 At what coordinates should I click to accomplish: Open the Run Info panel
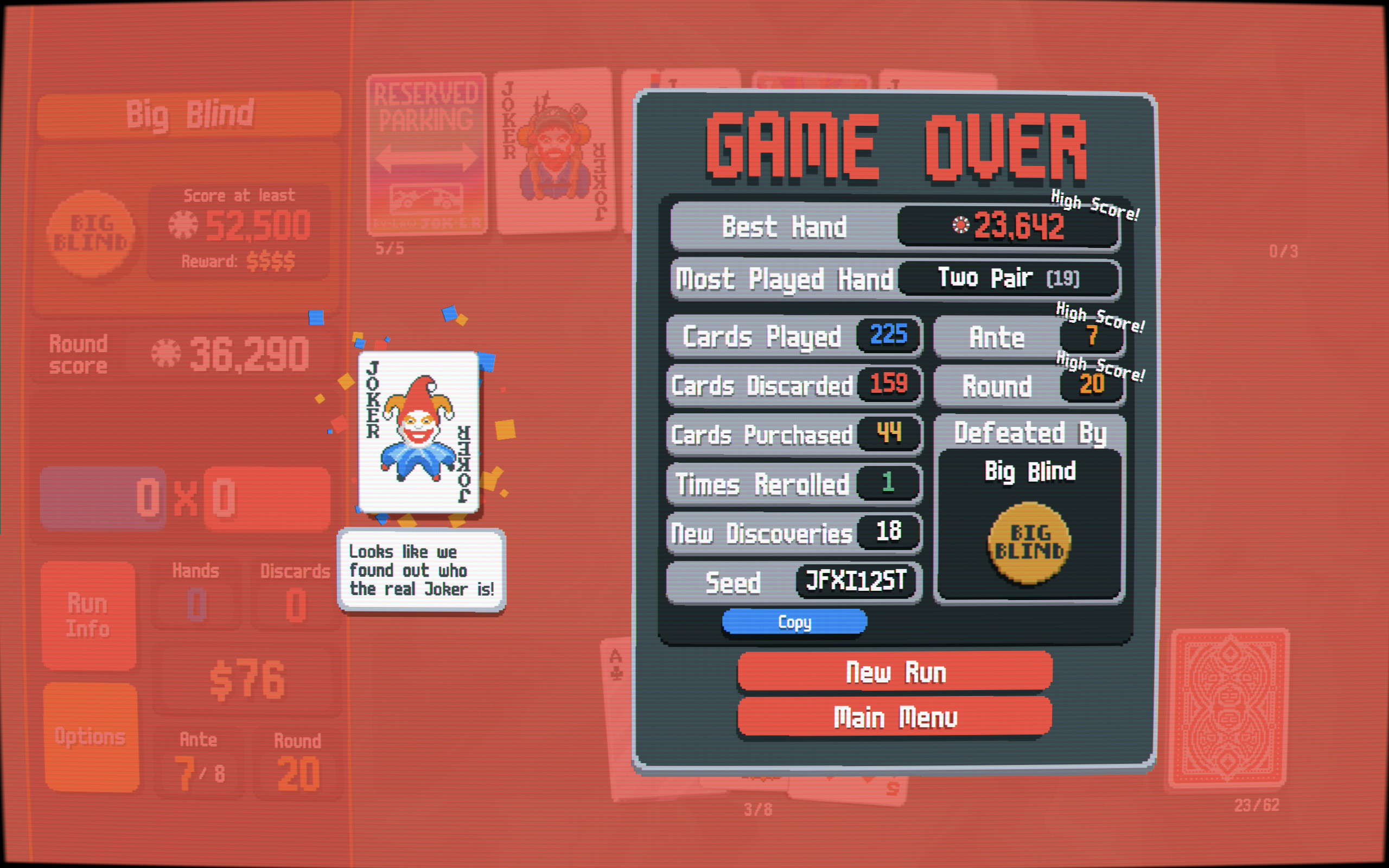point(88,615)
